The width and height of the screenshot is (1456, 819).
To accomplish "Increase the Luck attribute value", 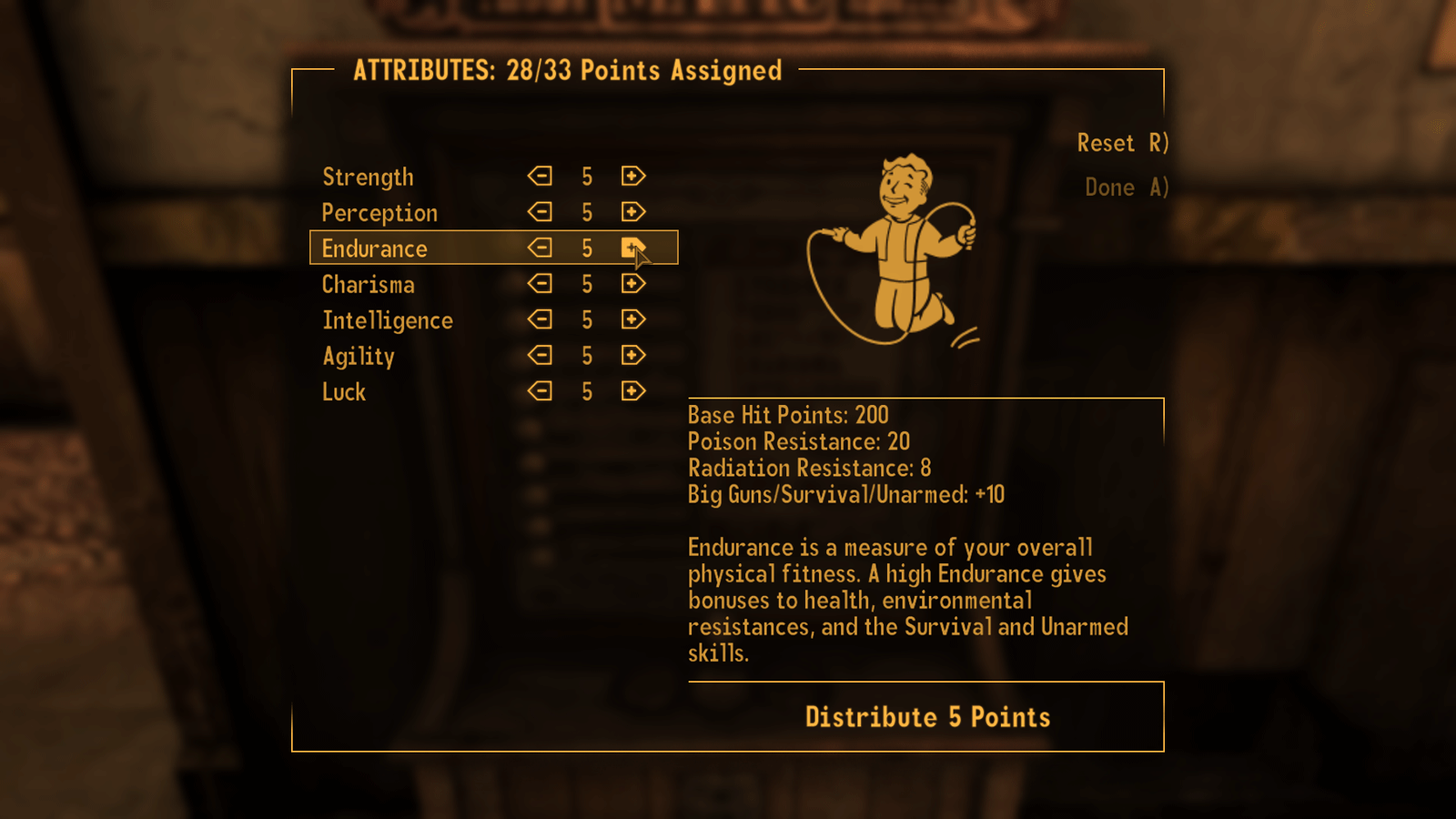I will pyautogui.click(x=634, y=390).
